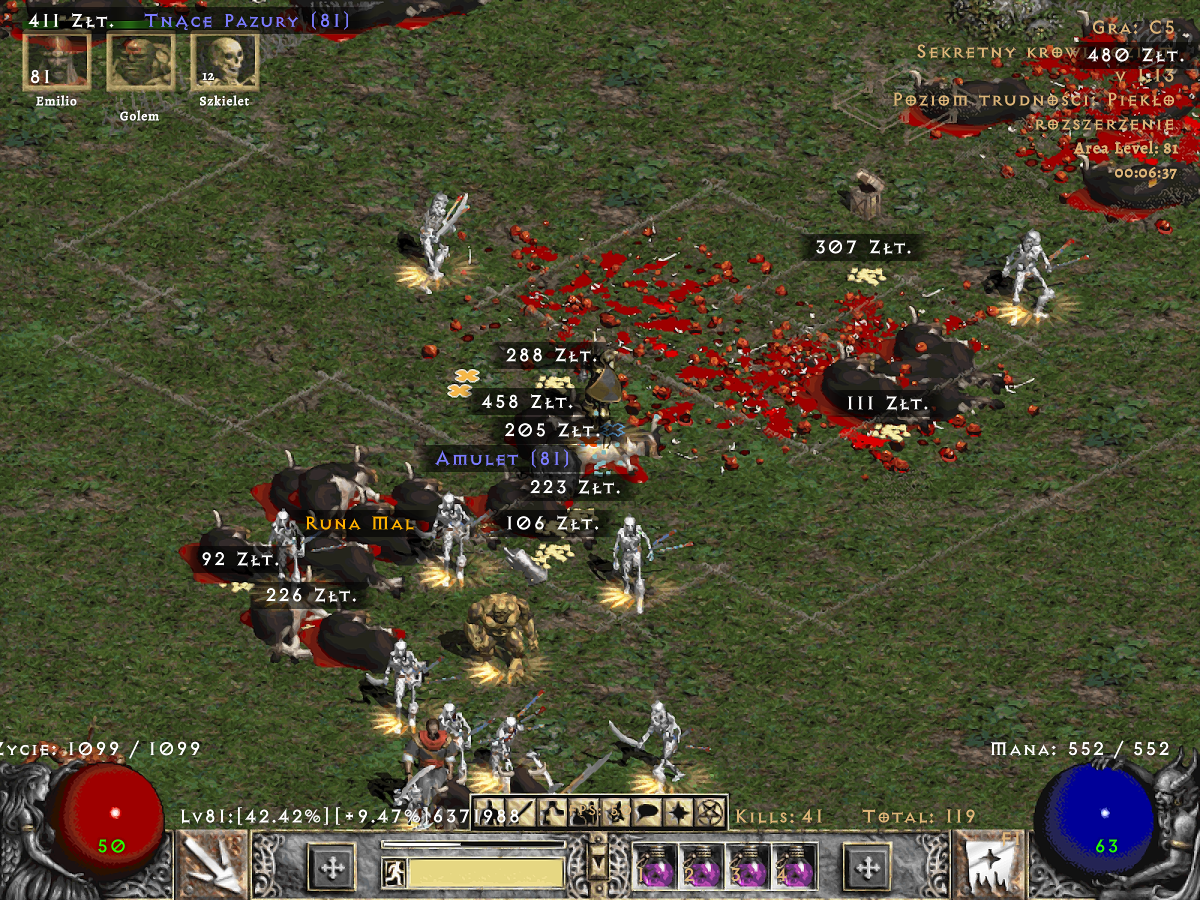Select the Emilio mercenary portrait
This screenshot has height=900, width=1200.
pyautogui.click(x=56, y=62)
